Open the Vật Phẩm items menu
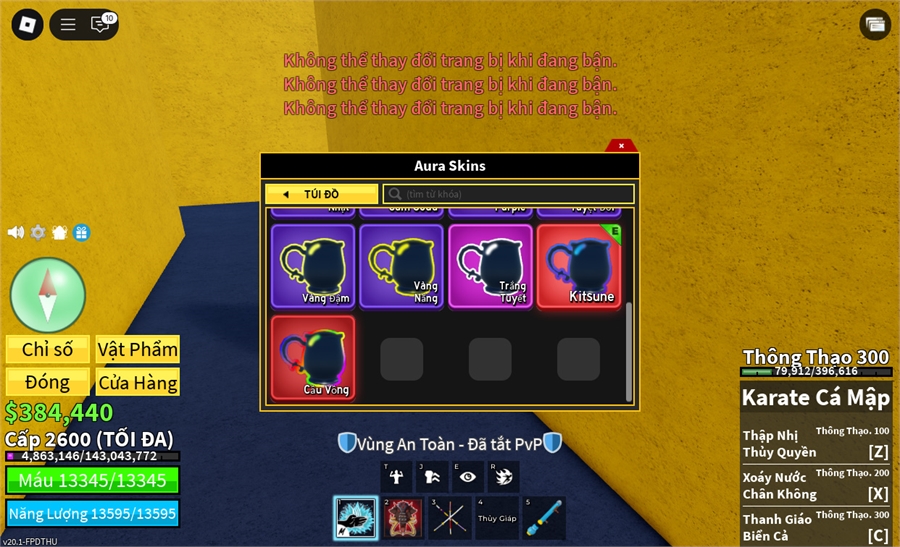The width and height of the screenshot is (900, 547). 138,349
